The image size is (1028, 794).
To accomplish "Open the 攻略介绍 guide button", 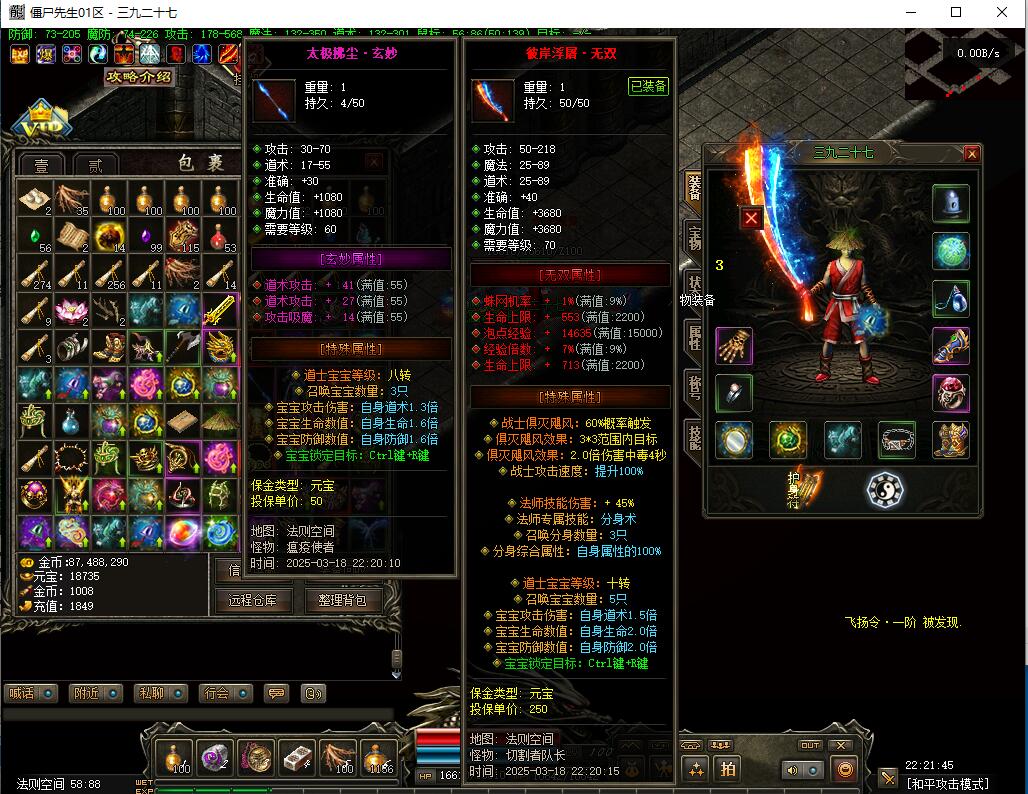I will tap(138, 77).
